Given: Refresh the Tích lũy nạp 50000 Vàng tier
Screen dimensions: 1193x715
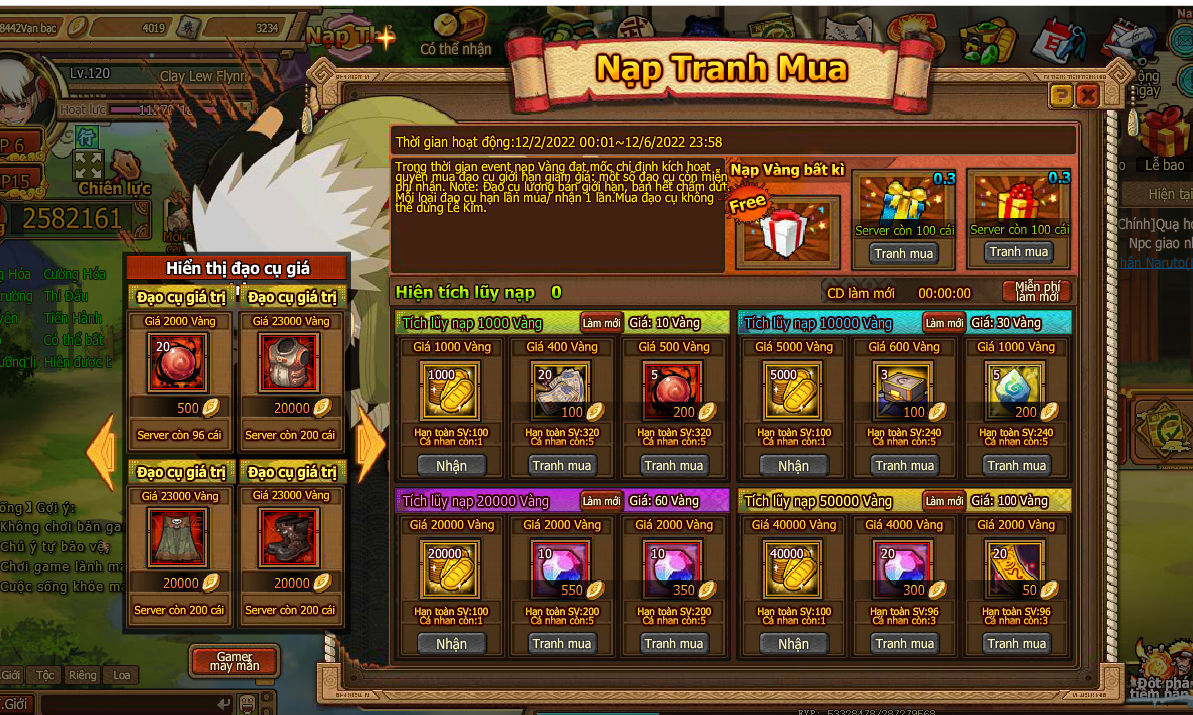Looking at the screenshot, I should coord(943,500).
